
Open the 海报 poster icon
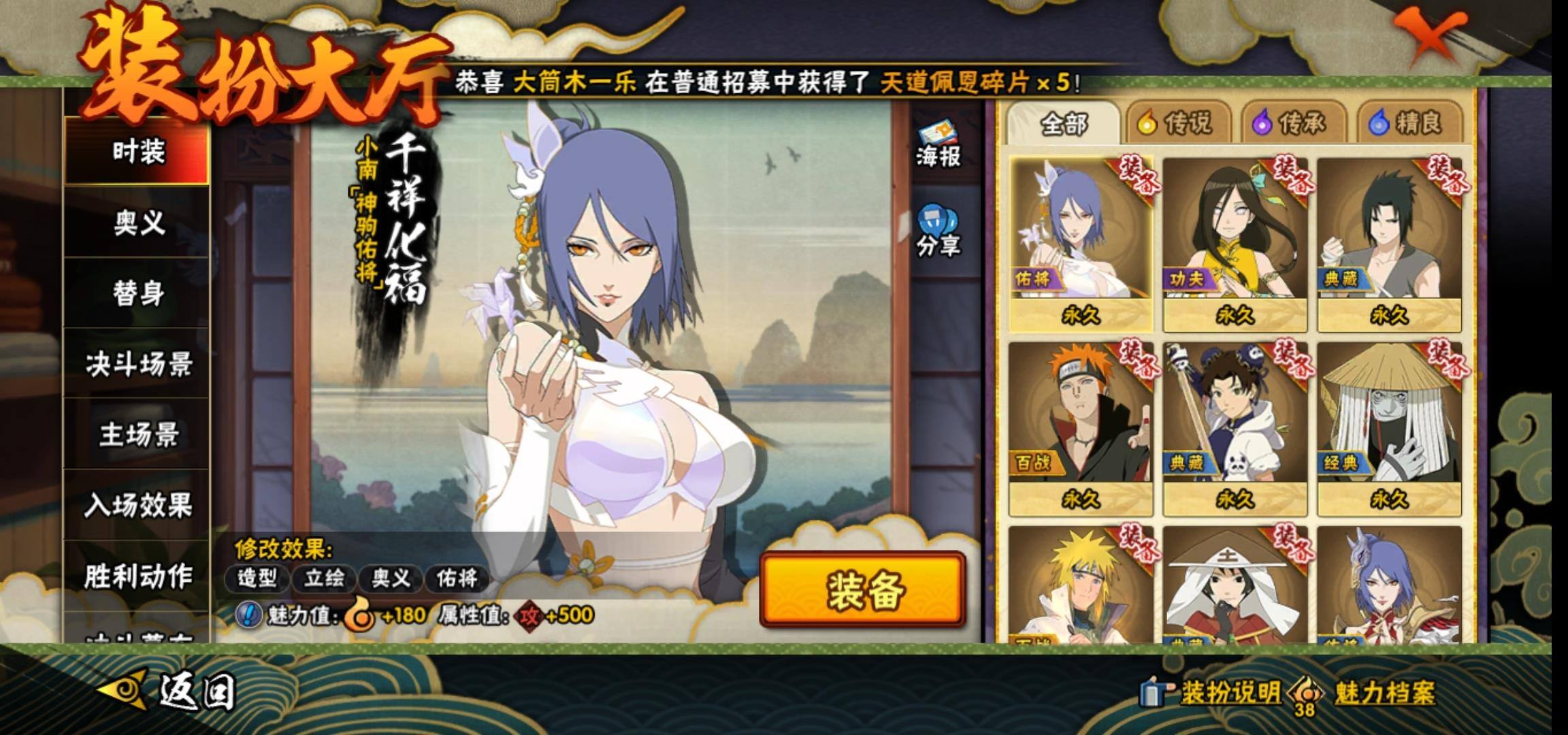(x=938, y=145)
